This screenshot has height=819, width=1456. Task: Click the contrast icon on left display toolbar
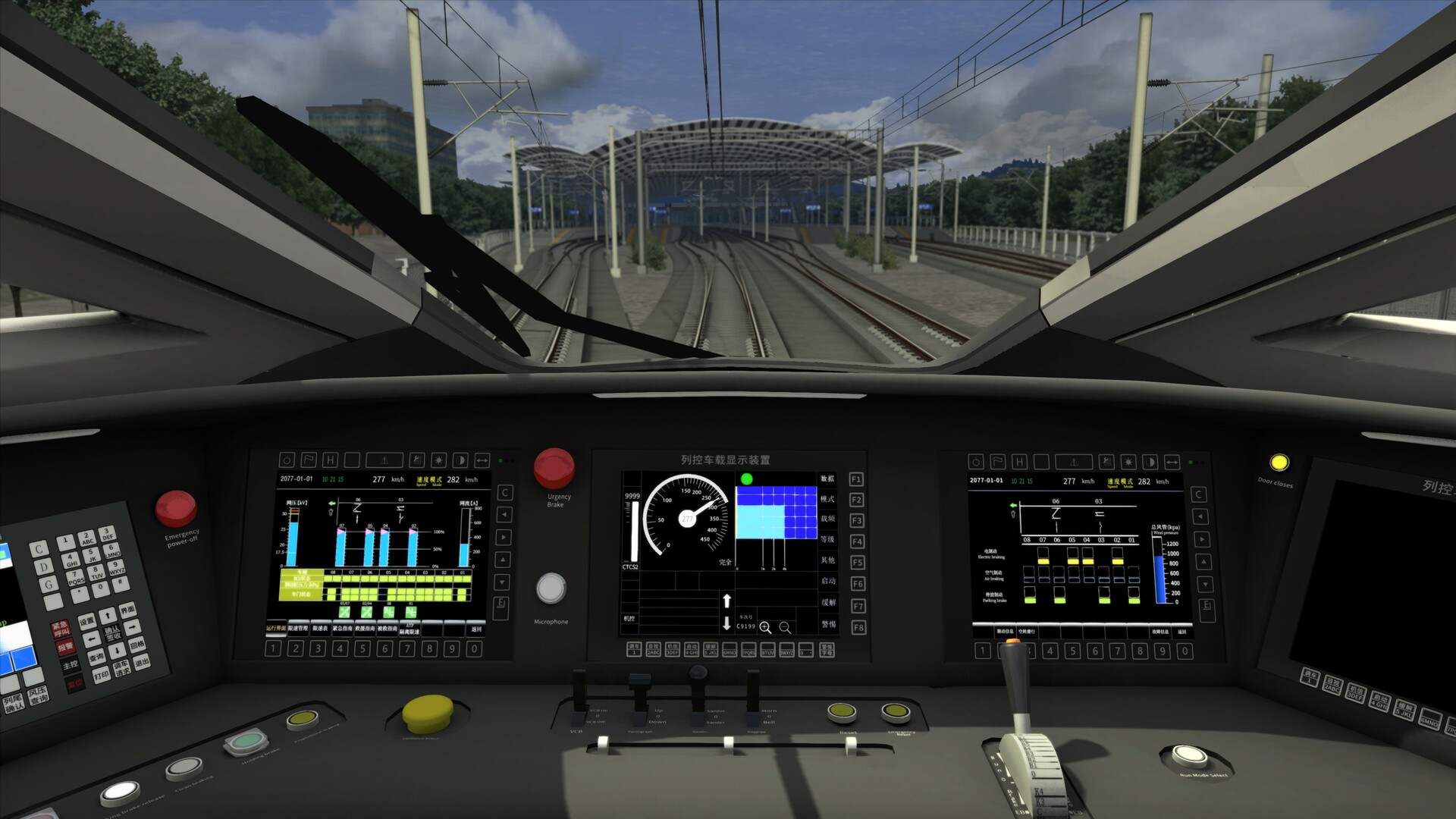459,460
